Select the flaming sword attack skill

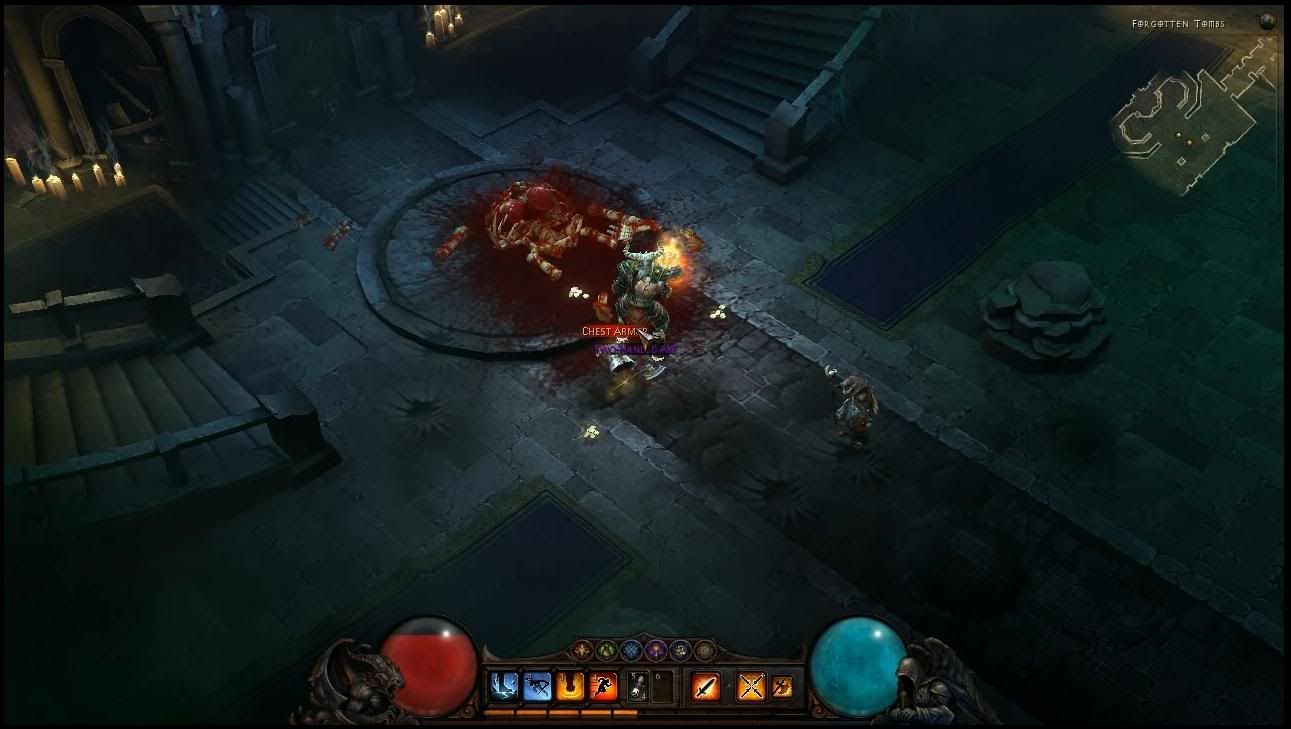[x=706, y=686]
